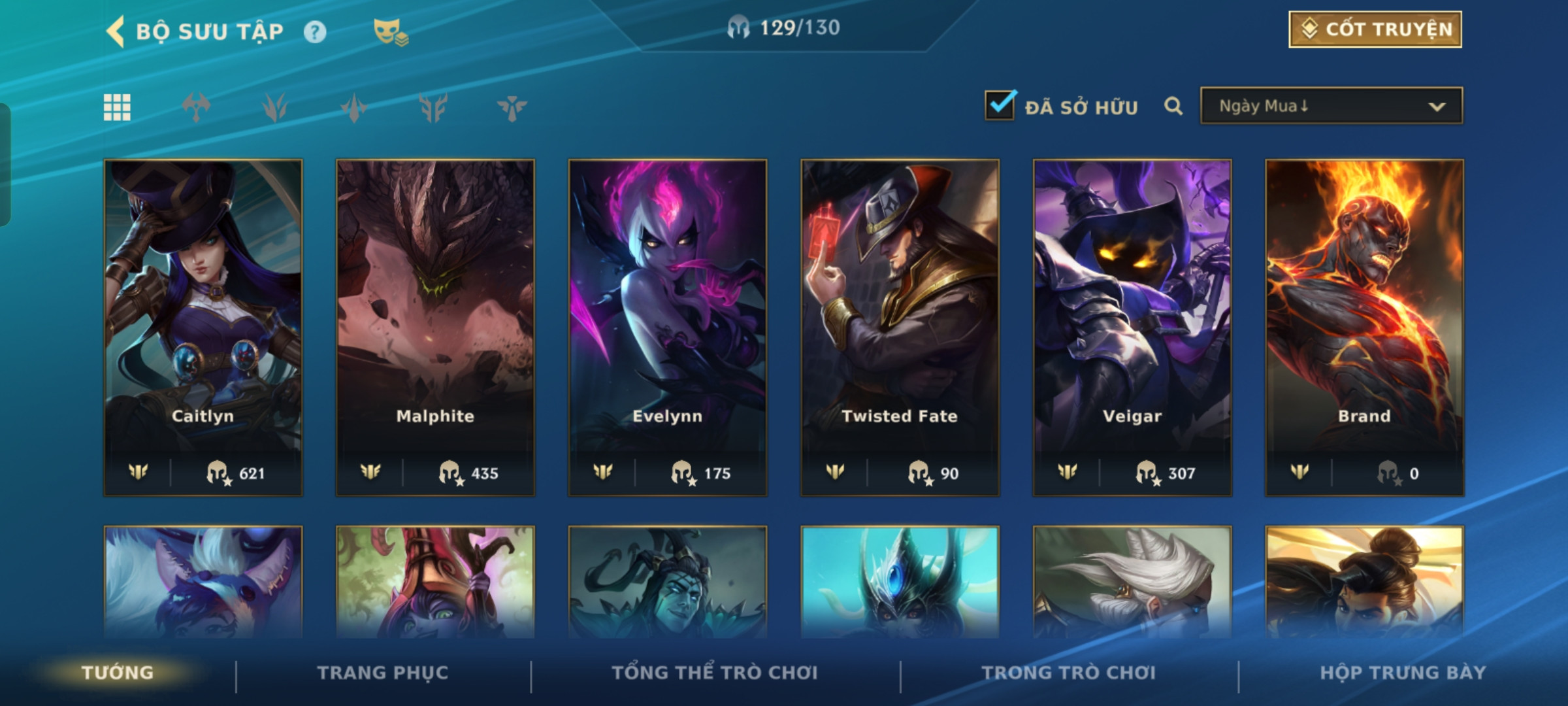Choose the Malphite champion card
This screenshot has width=1568, height=706.
[x=435, y=327]
